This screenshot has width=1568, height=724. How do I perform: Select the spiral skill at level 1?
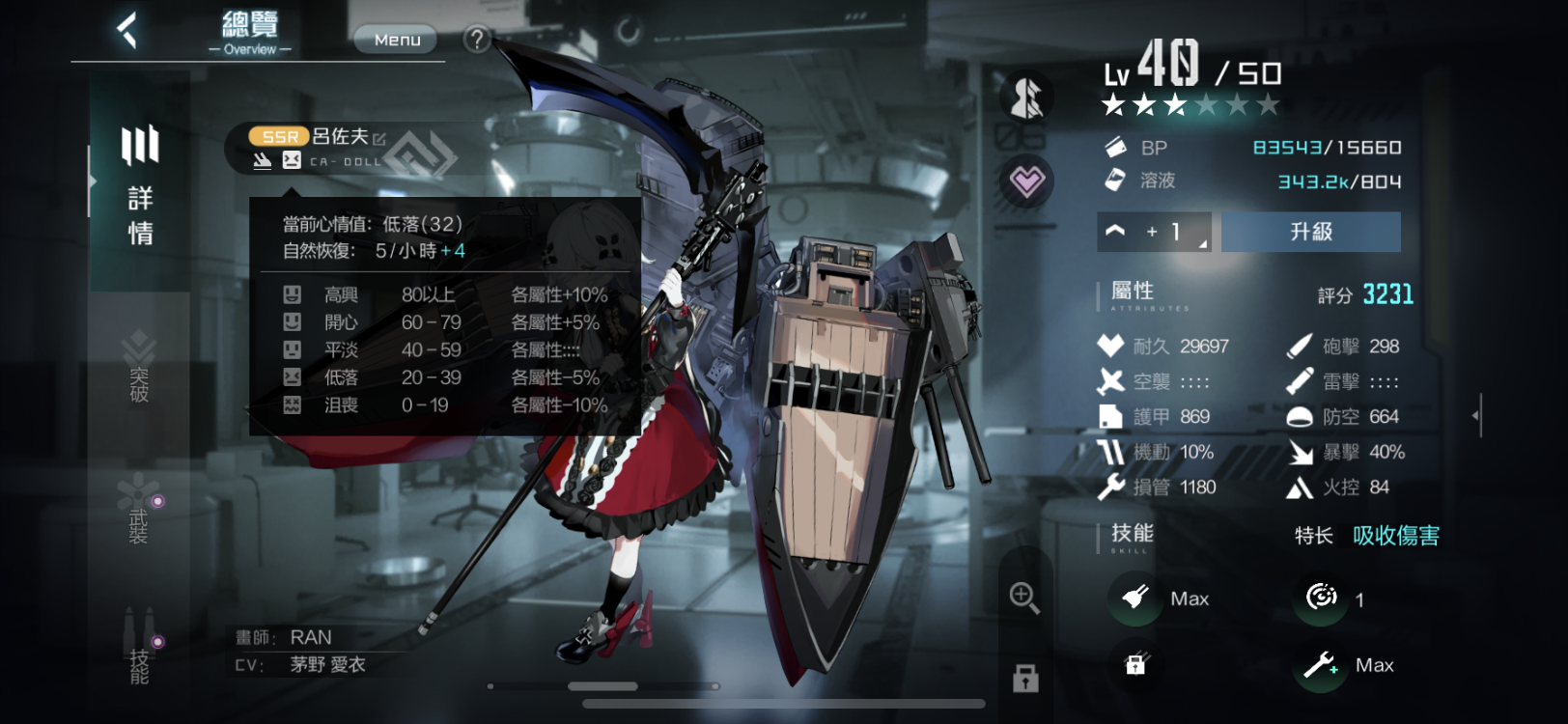click(1321, 599)
